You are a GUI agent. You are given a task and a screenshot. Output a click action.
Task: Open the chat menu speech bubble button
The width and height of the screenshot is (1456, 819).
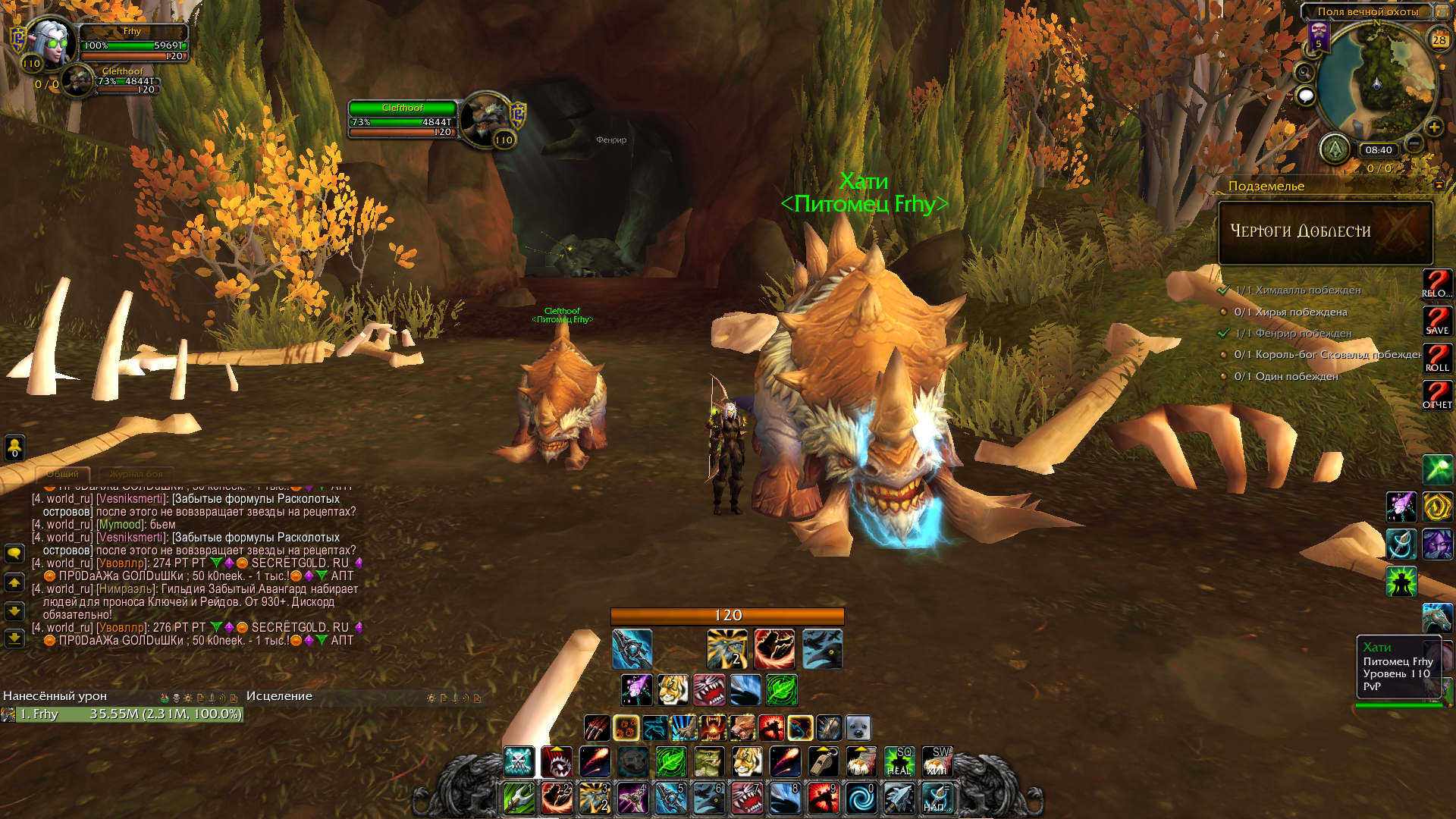(x=14, y=553)
